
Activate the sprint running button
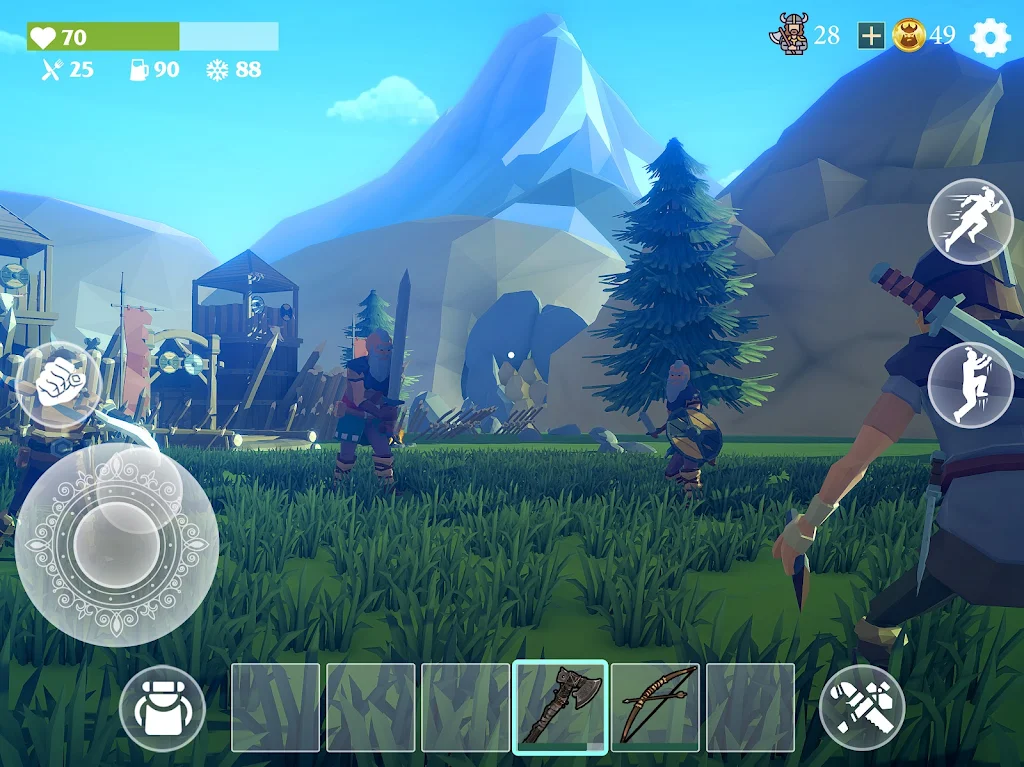(x=963, y=221)
